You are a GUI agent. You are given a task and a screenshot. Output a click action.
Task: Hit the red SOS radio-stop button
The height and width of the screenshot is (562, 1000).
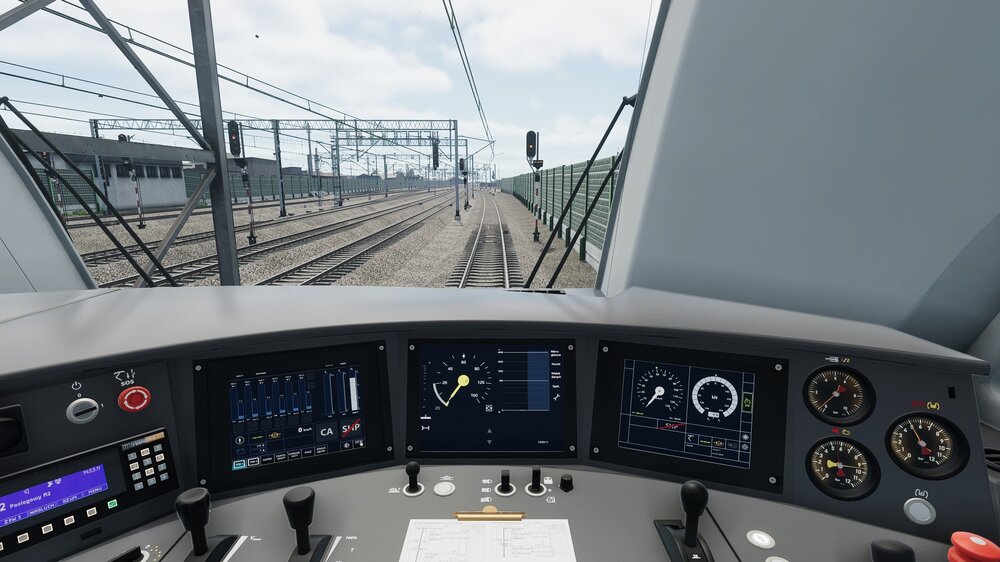[134, 399]
